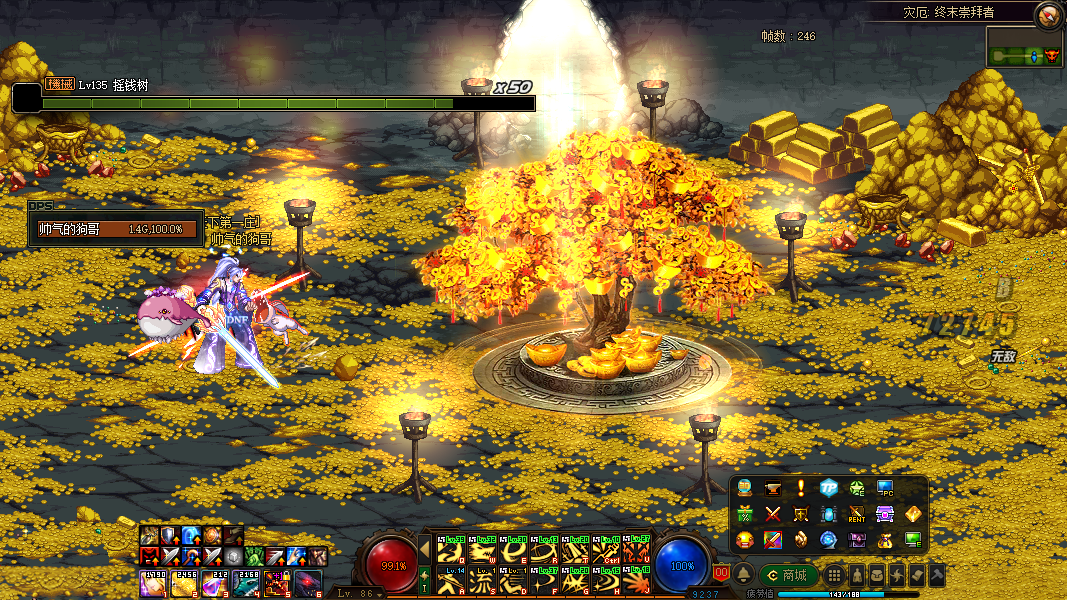Screen dimensions: 1067x600
Task: Open the RENT equipment icon
Action: (857, 514)
